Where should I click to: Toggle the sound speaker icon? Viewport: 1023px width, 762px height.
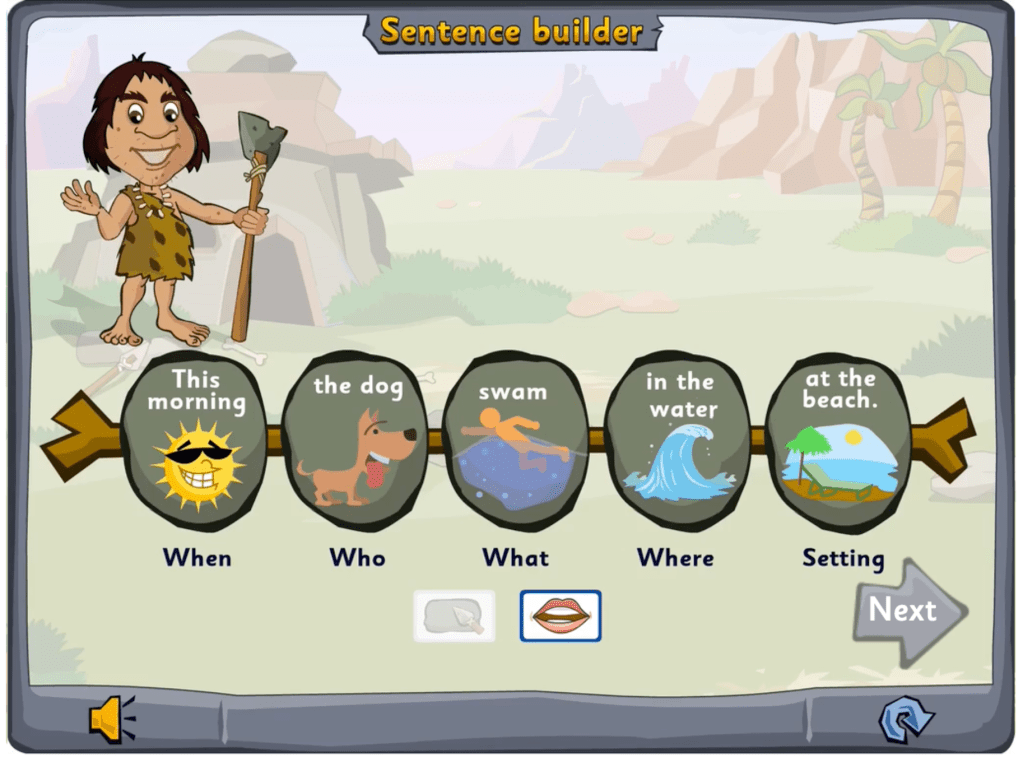[111, 718]
